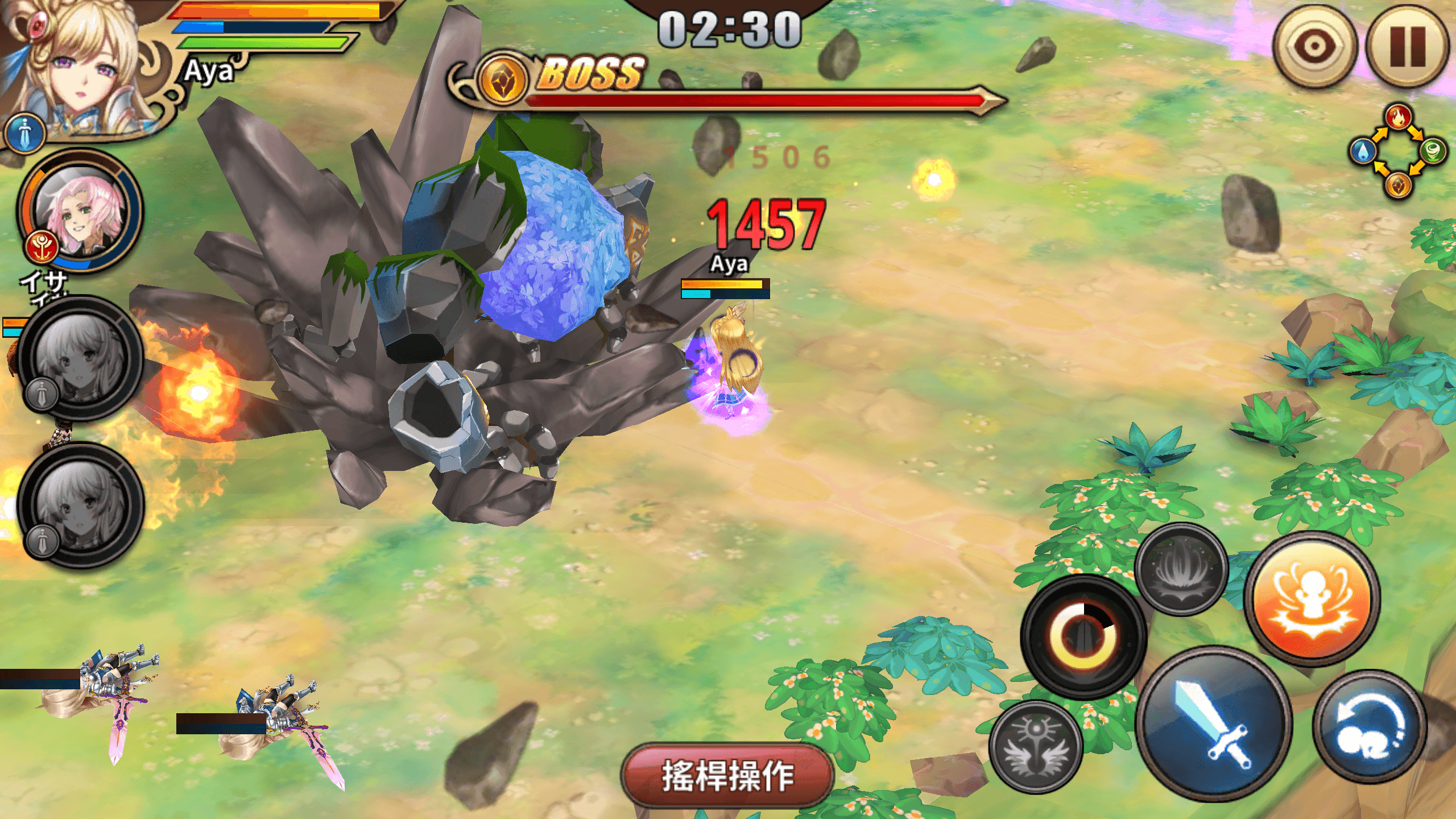This screenshot has width=1456, height=819.
Task: Toggle the eye camera view button
Action: point(1314,47)
